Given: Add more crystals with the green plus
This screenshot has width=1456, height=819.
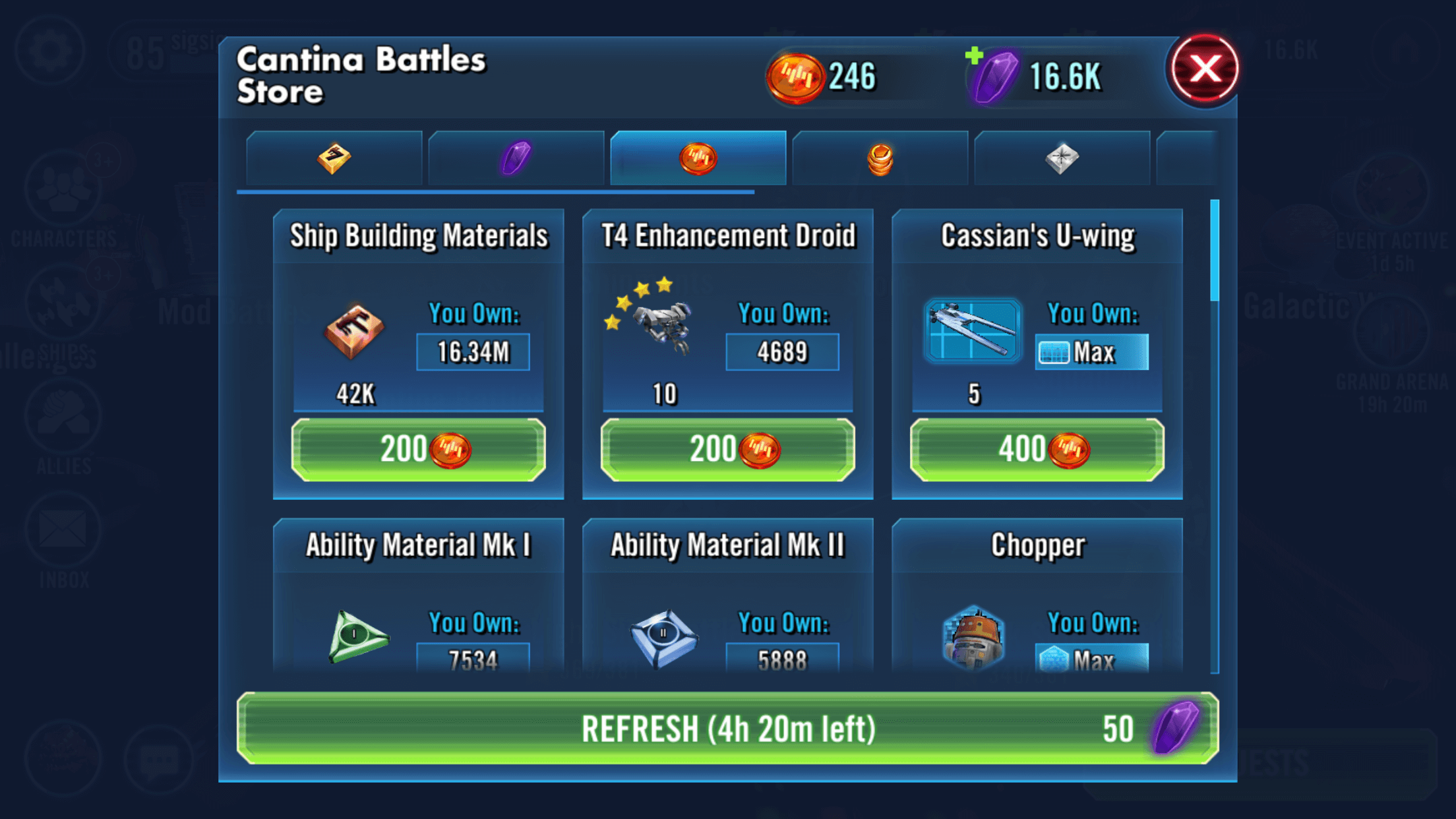Looking at the screenshot, I should point(974,55).
